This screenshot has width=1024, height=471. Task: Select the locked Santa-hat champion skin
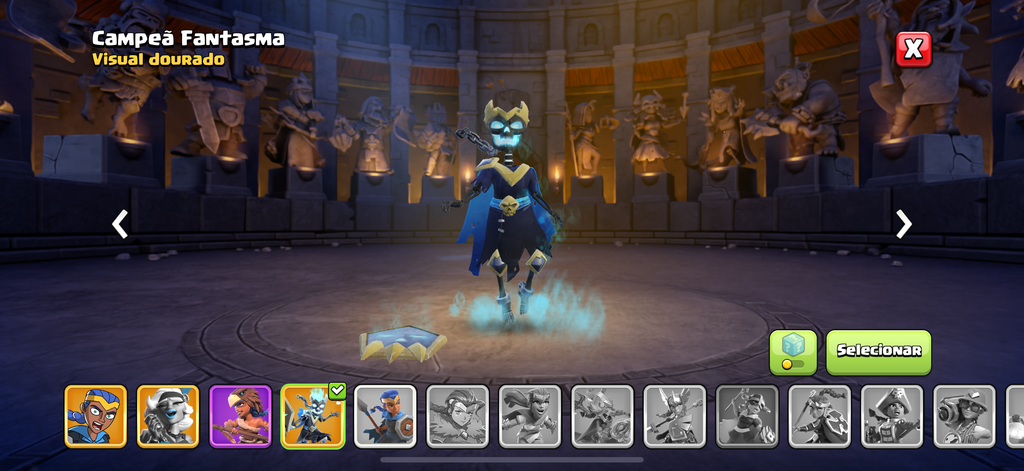click(x=747, y=416)
